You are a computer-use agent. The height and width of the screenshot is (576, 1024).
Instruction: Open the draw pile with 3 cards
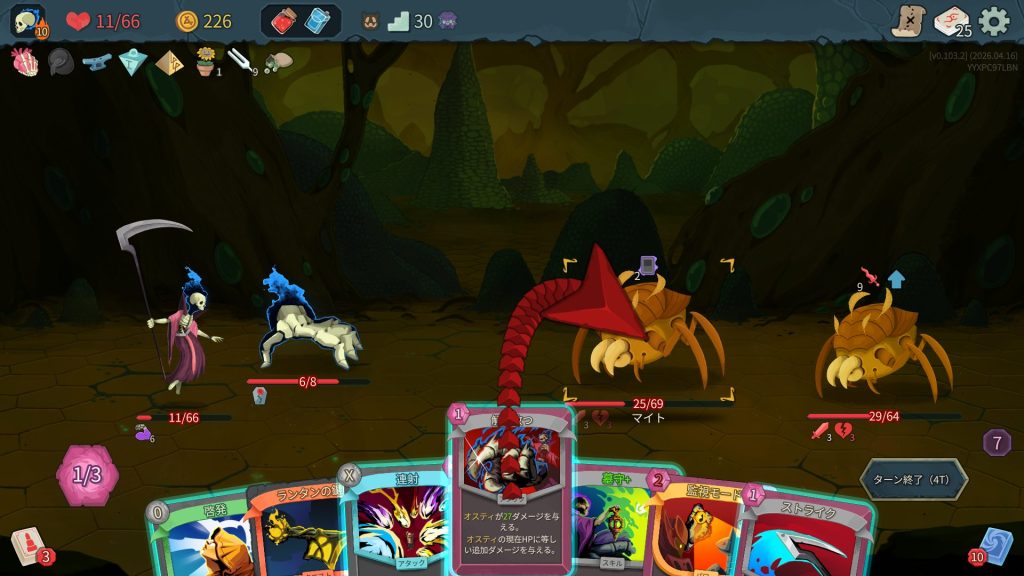click(27, 547)
